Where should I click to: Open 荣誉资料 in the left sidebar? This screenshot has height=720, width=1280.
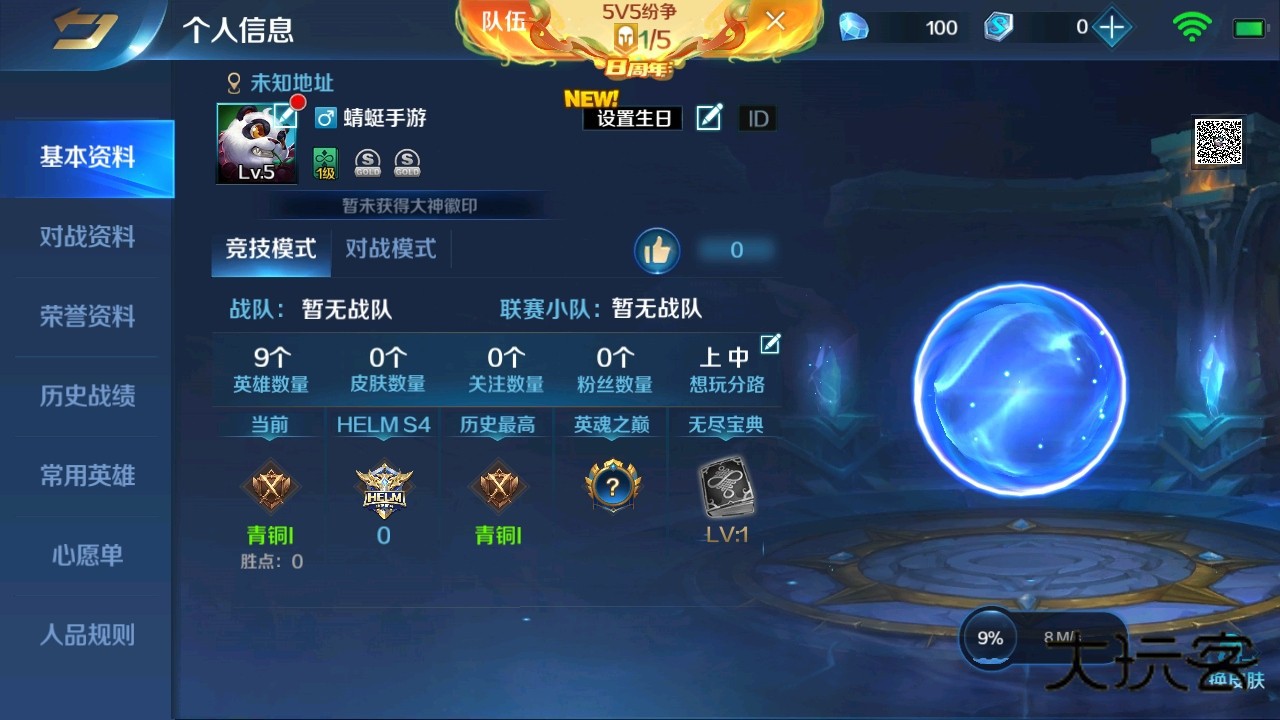pyautogui.click(x=88, y=317)
